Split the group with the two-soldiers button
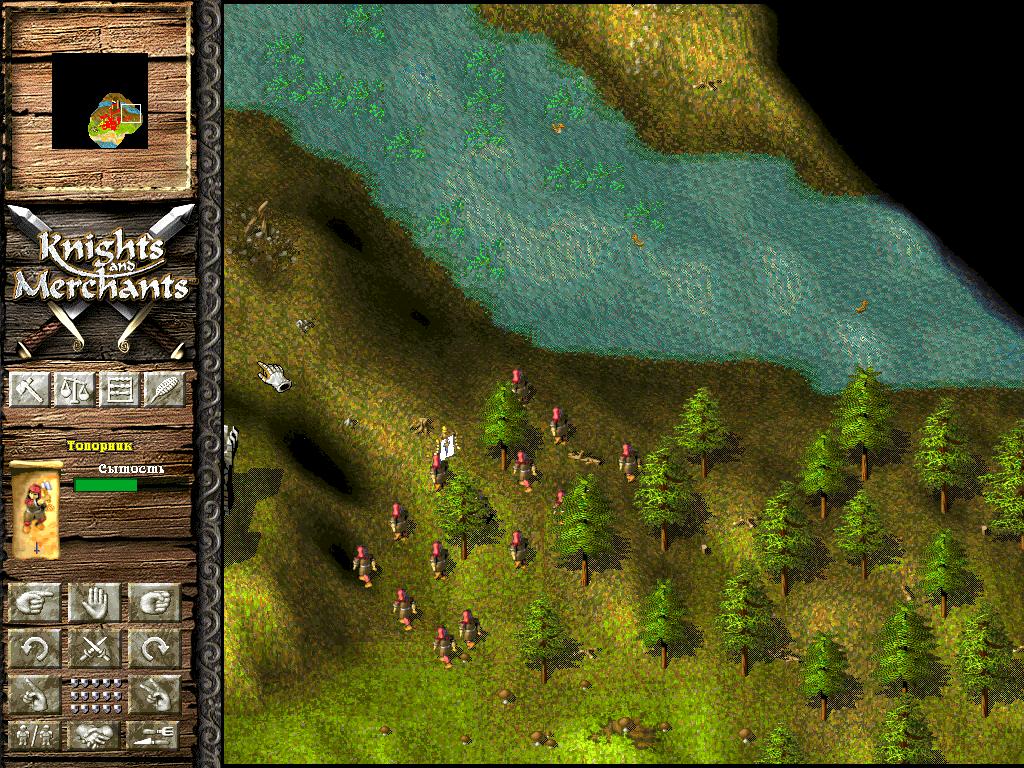1024x768 pixels. 35,735
